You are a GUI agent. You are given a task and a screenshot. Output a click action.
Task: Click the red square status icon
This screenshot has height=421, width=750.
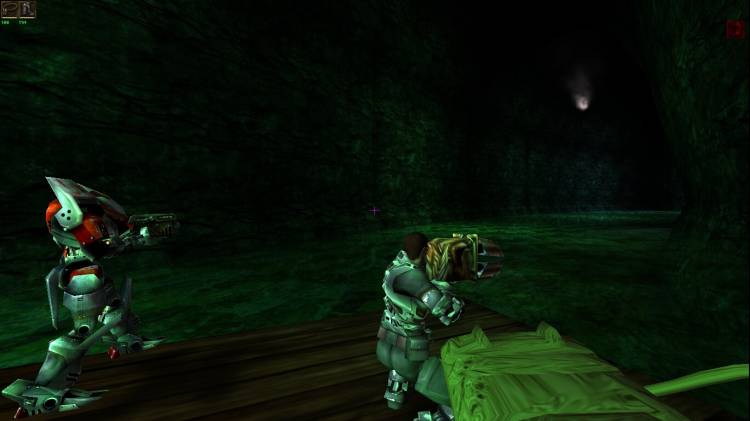[734, 29]
